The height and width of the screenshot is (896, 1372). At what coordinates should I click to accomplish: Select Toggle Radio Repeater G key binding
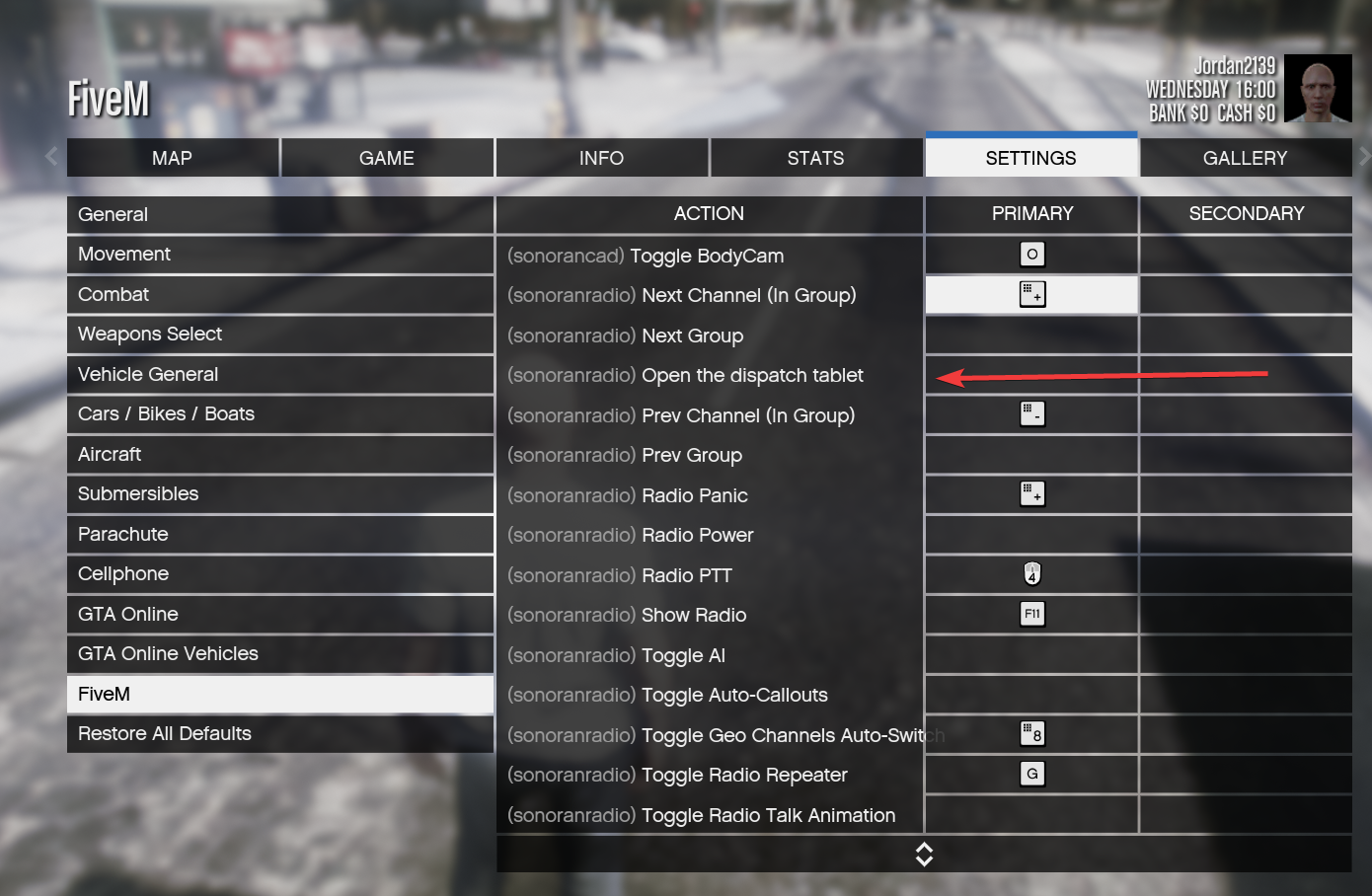[x=1031, y=775]
